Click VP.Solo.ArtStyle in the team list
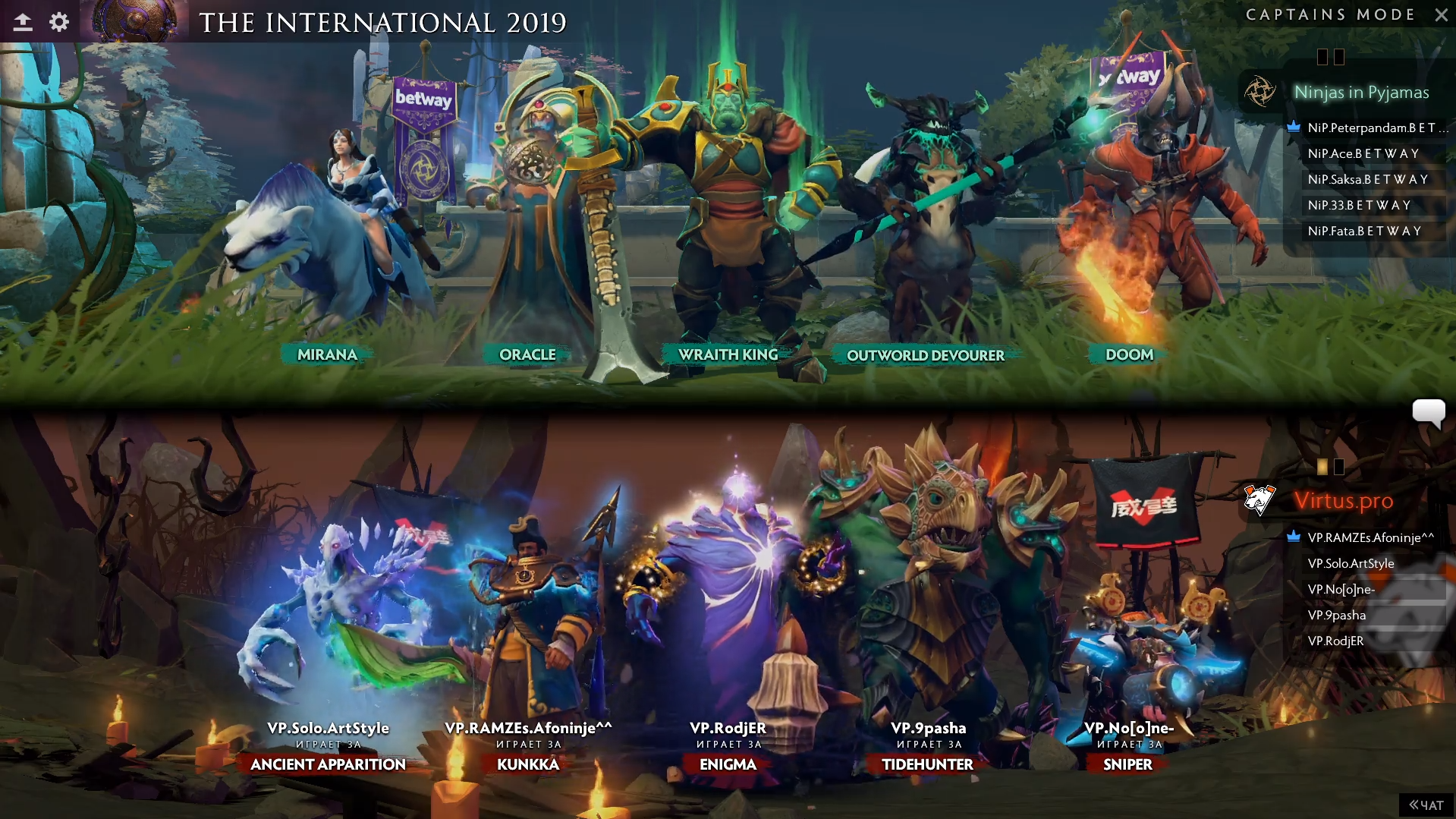The width and height of the screenshot is (1456, 819). tap(1351, 563)
